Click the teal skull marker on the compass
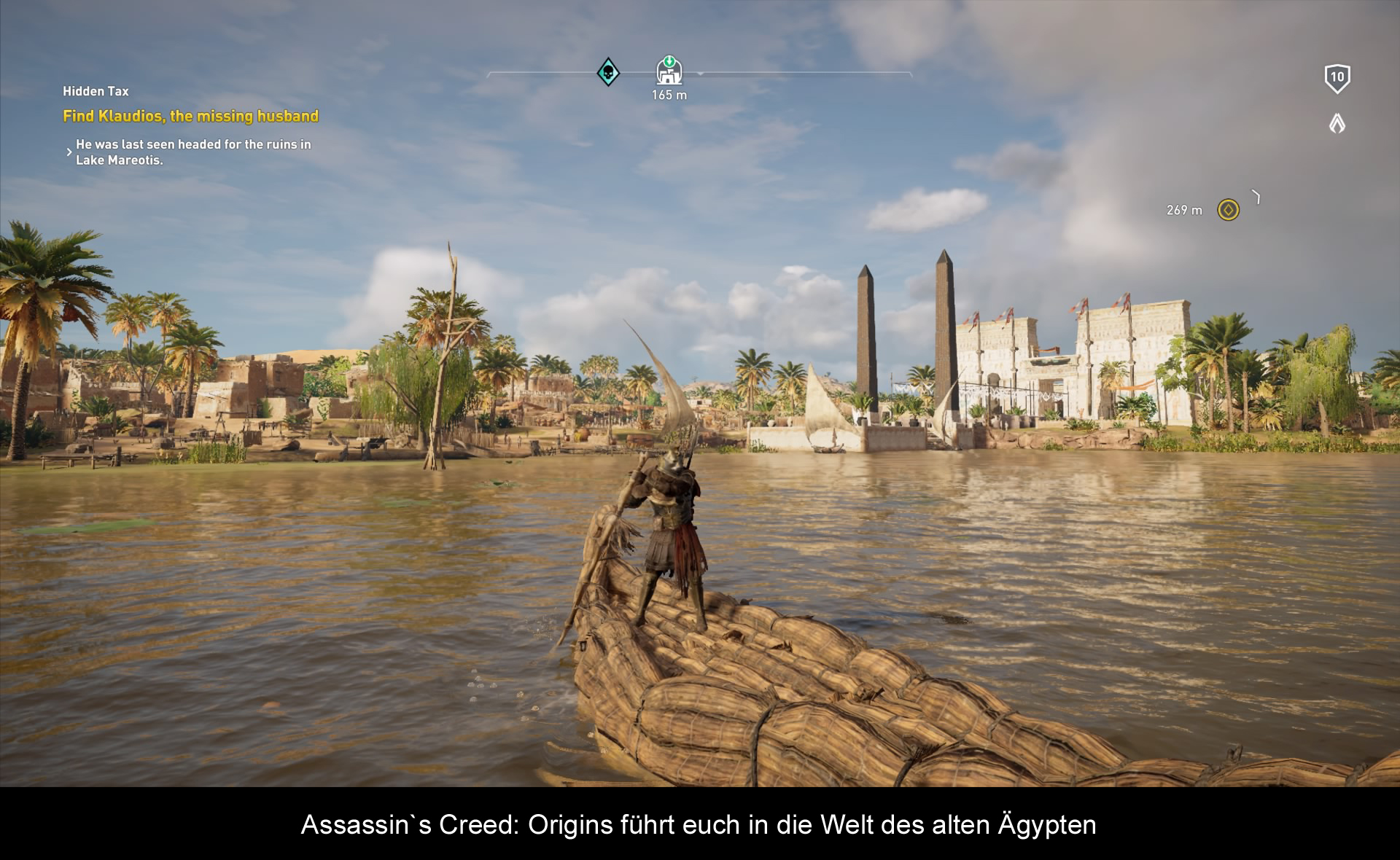The width and height of the screenshot is (1400, 860). (x=608, y=72)
